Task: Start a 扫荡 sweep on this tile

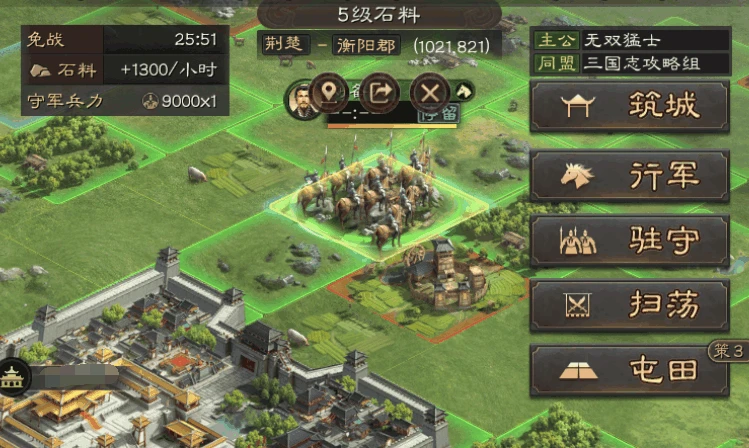Action: pos(629,305)
